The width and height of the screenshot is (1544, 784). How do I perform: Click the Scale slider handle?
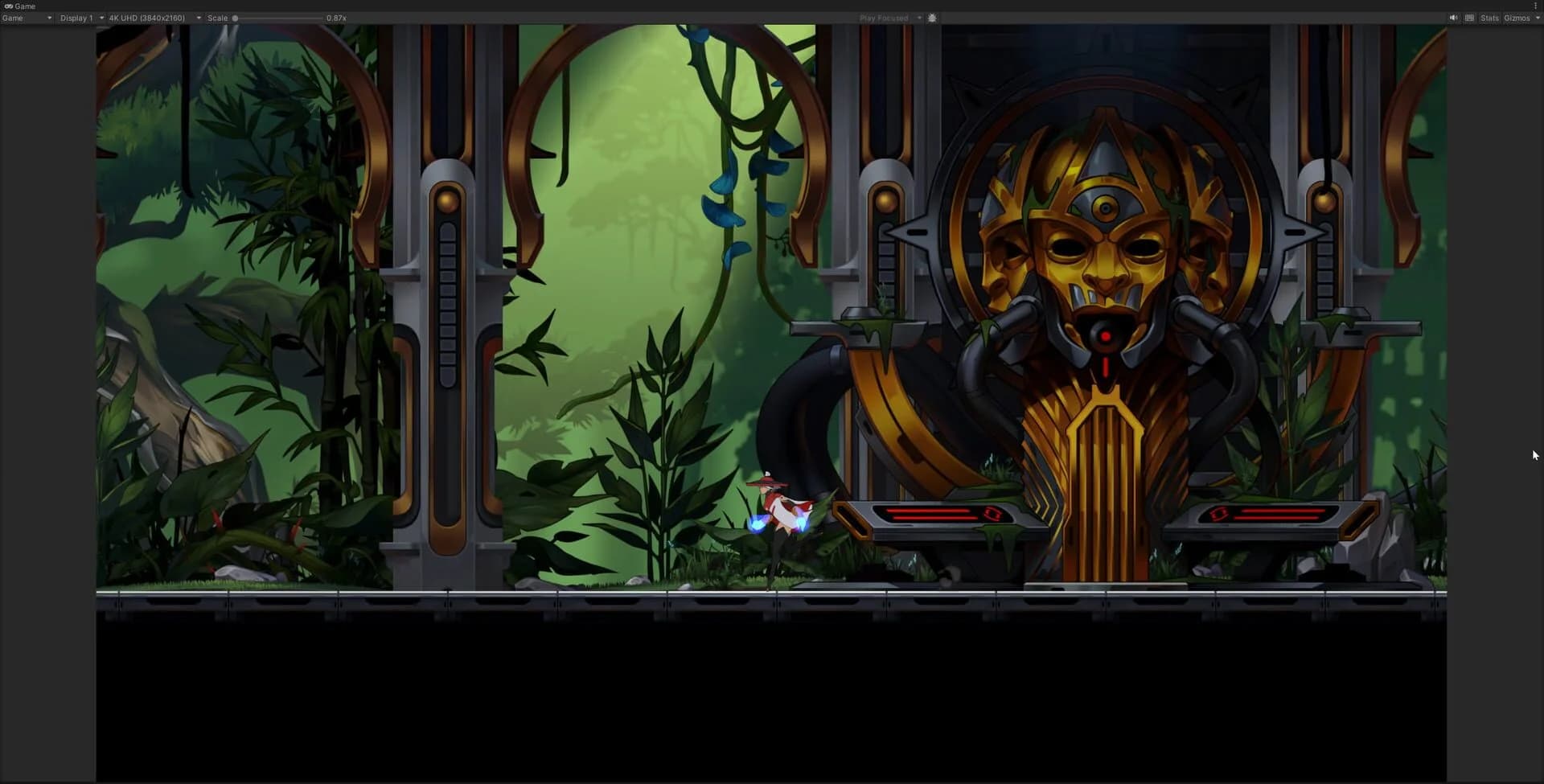pos(236,18)
